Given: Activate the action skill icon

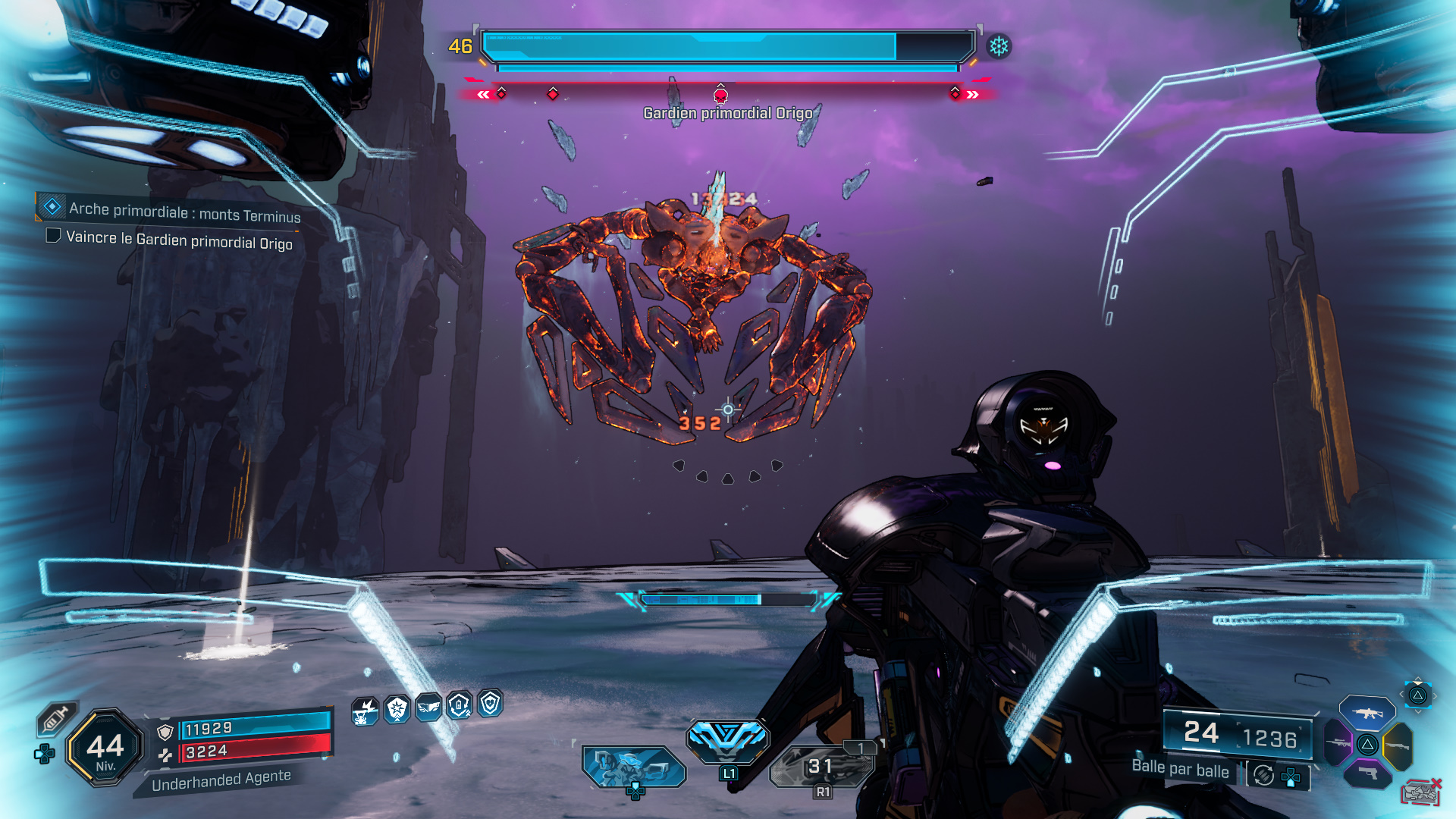Looking at the screenshot, I should pos(727,739).
